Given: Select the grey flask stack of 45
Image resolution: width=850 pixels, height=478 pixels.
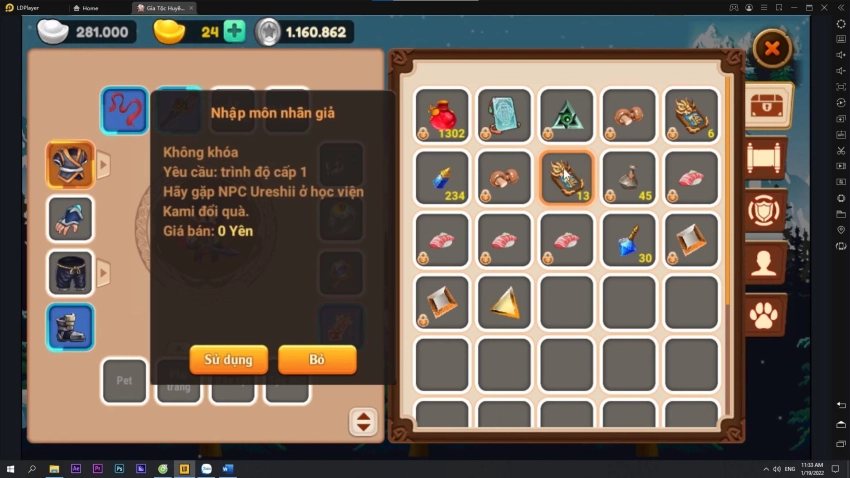Looking at the screenshot, I should tap(629, 177).
